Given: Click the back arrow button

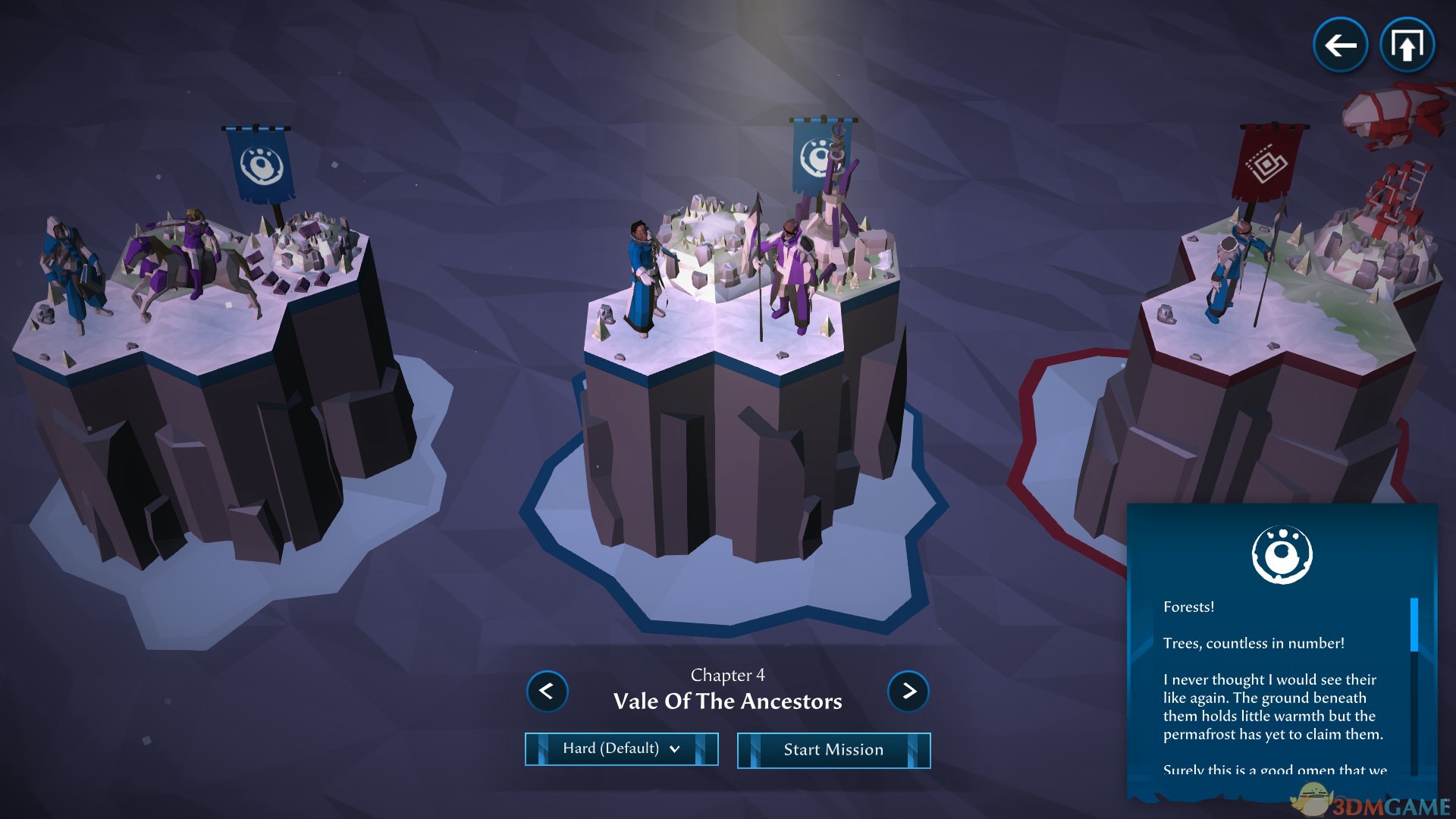Looking at the screenshot, I should pos(1340,45).
